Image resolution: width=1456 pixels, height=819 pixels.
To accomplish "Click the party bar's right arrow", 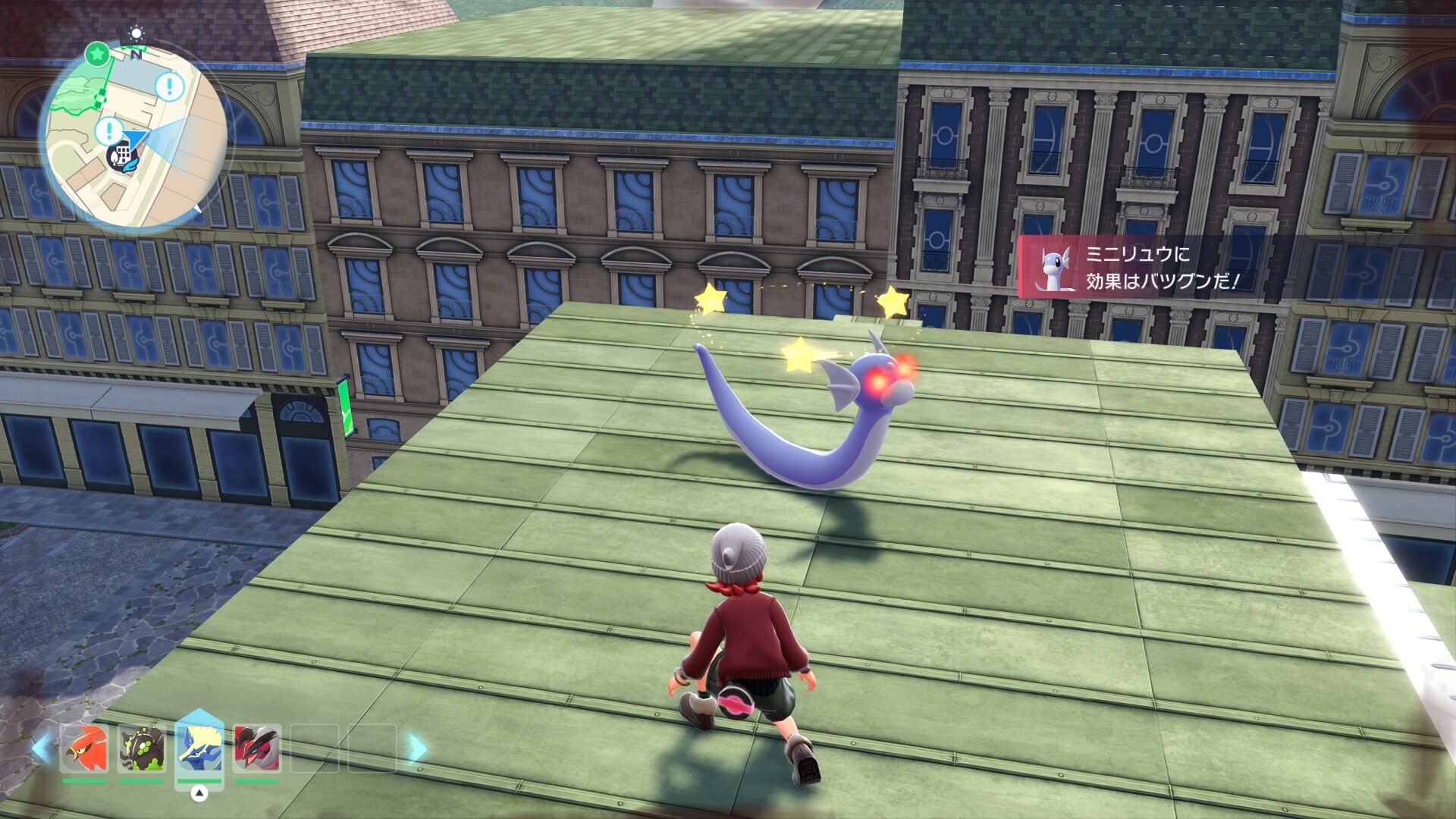I will point(417,748).
